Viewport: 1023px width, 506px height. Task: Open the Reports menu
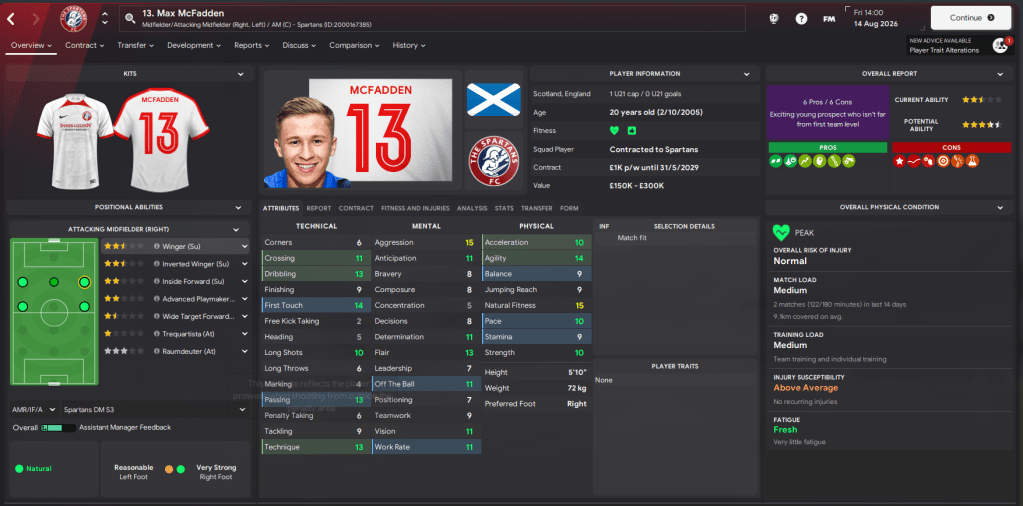(x=251, y=45)
